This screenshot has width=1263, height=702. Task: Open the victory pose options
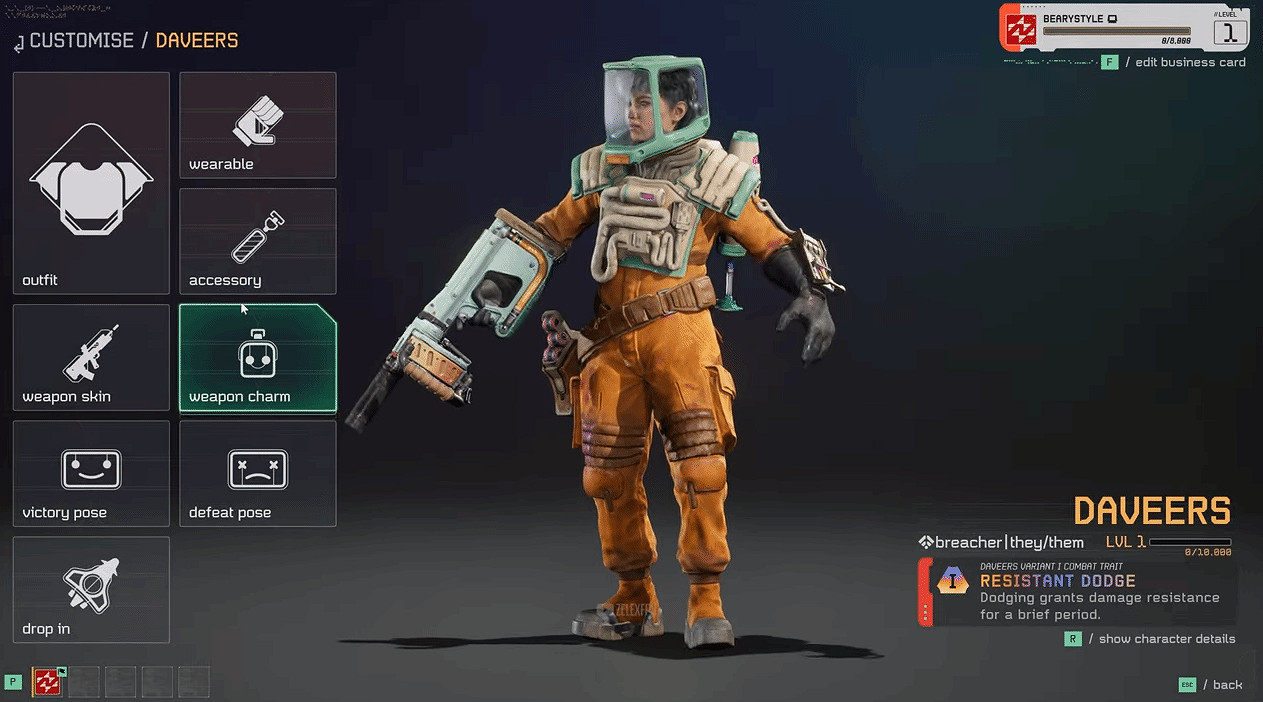point(91,473)
